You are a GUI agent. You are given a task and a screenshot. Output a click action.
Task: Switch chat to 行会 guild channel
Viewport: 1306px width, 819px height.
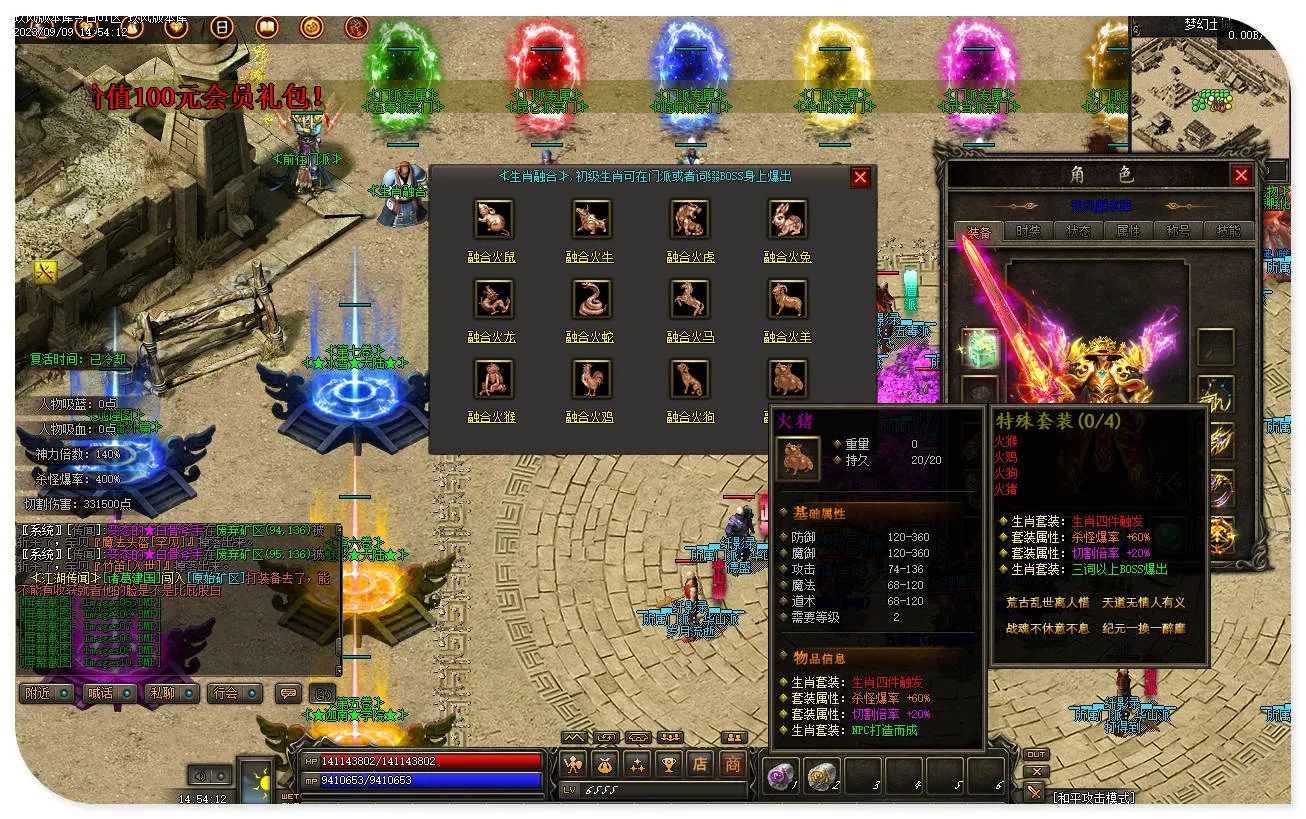tap(233, 693)
